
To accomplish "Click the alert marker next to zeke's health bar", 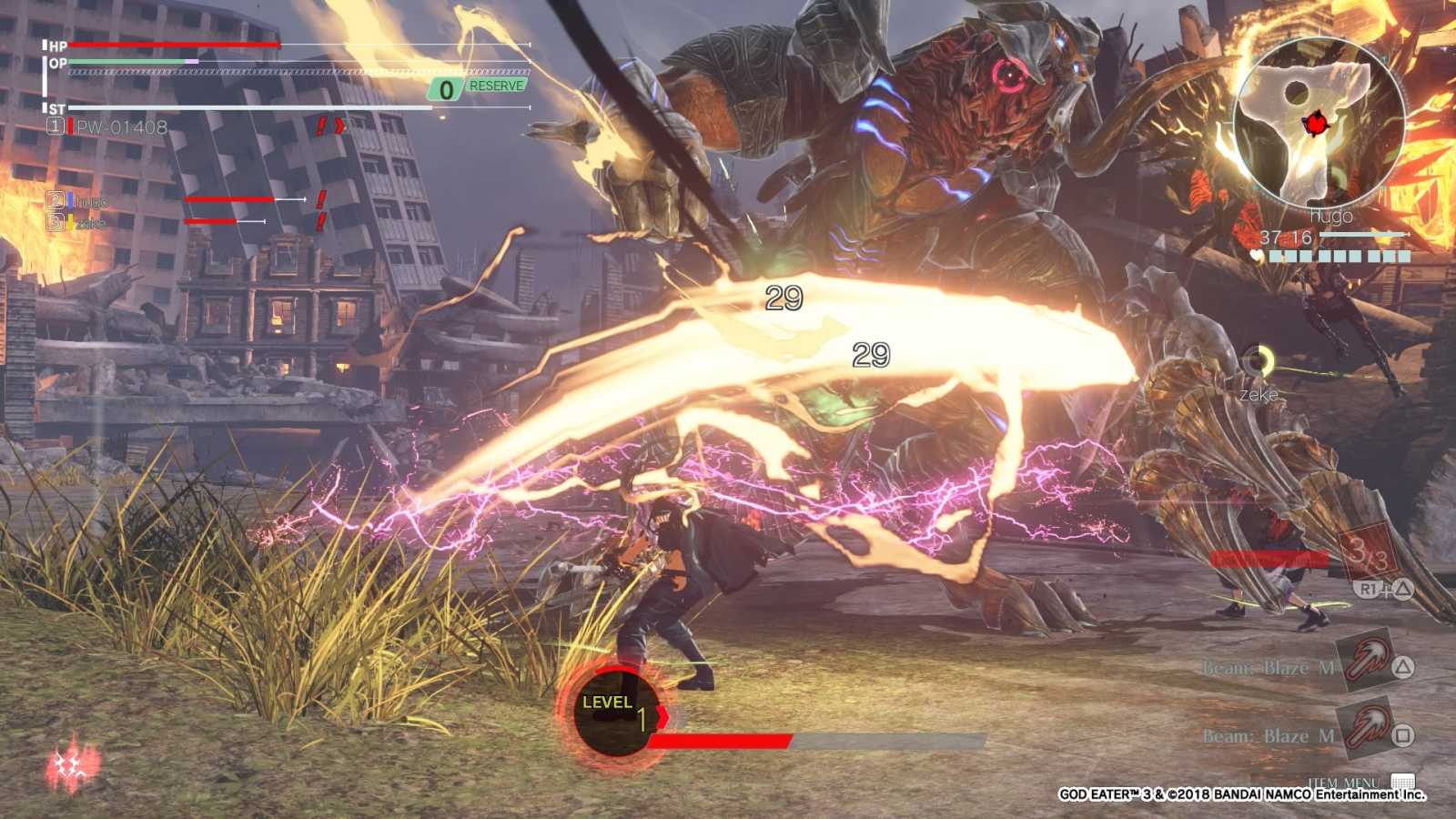I will (x=319, y=220).
